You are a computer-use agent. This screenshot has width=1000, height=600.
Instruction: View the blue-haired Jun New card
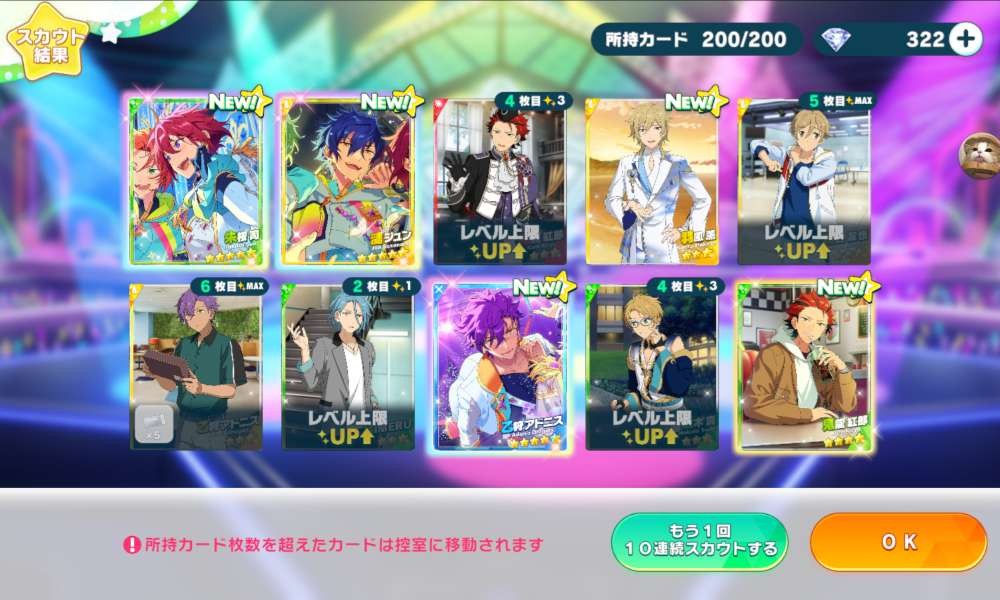[349, 181]
